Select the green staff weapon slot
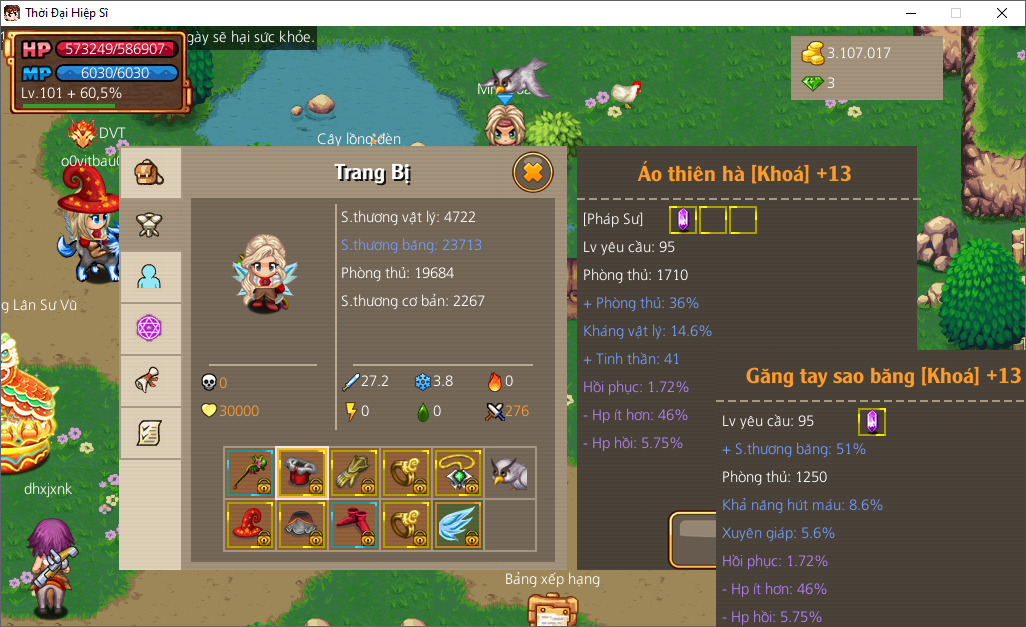The height and width of the screenshot is (627, 1026). (x=250, y=473)
